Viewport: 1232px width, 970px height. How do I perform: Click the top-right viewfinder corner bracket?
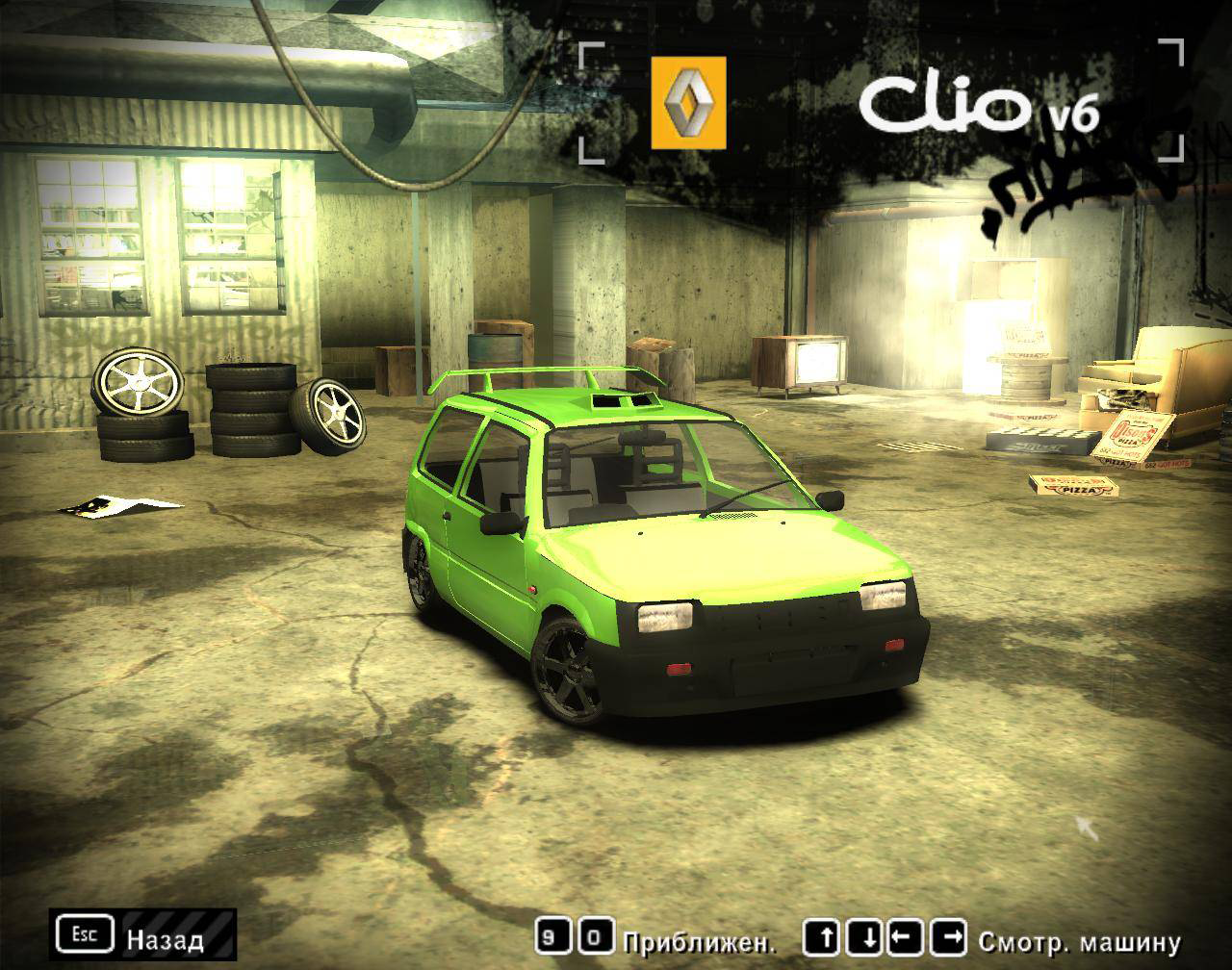click(x=1172, y=53)
